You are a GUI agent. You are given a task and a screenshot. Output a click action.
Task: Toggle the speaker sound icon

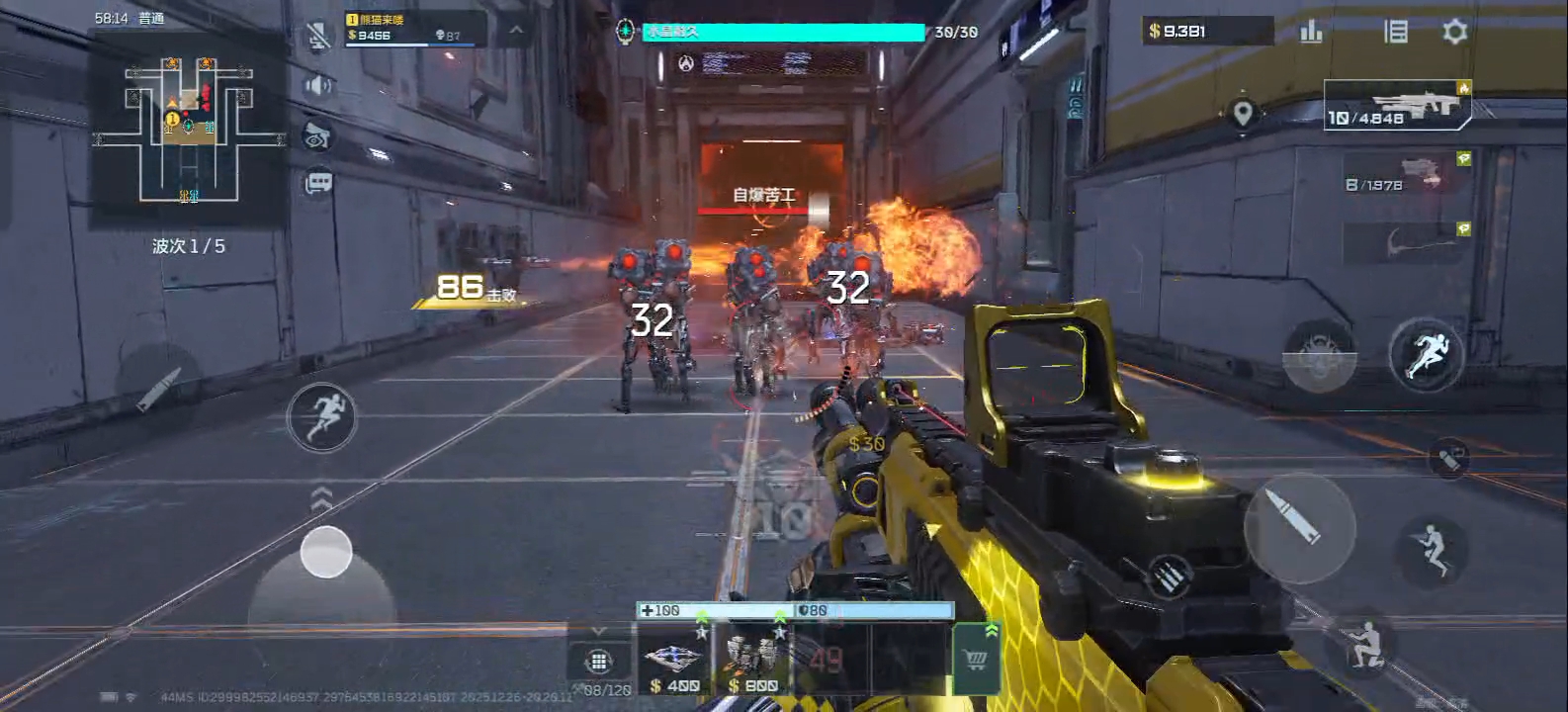(318, 86)
